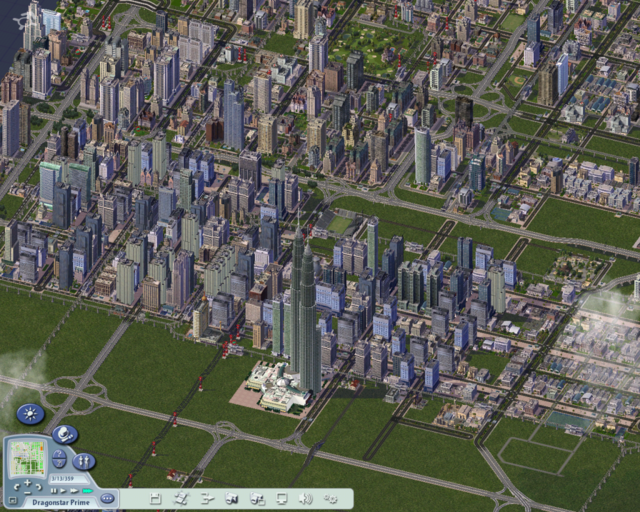
Task: Click the upper question mark query button
Action: 59,453
